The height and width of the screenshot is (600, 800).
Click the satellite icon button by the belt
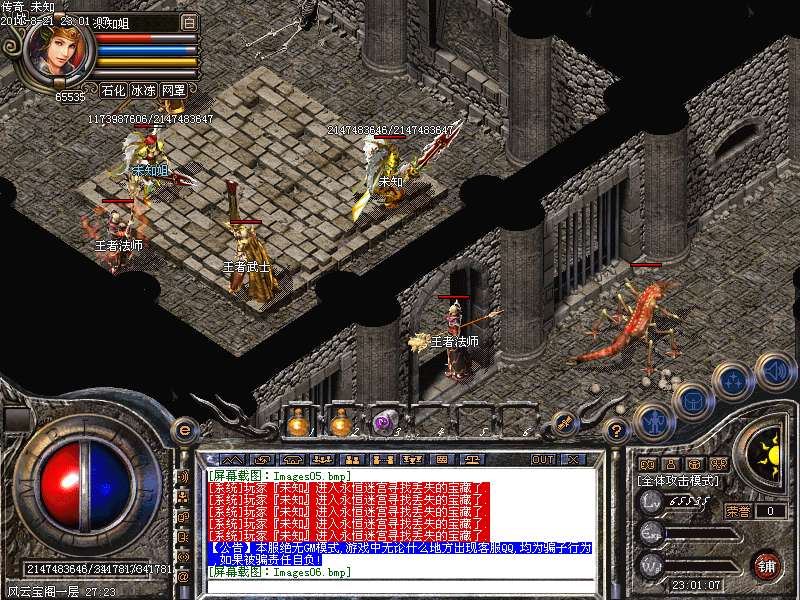tap(563, 424)
